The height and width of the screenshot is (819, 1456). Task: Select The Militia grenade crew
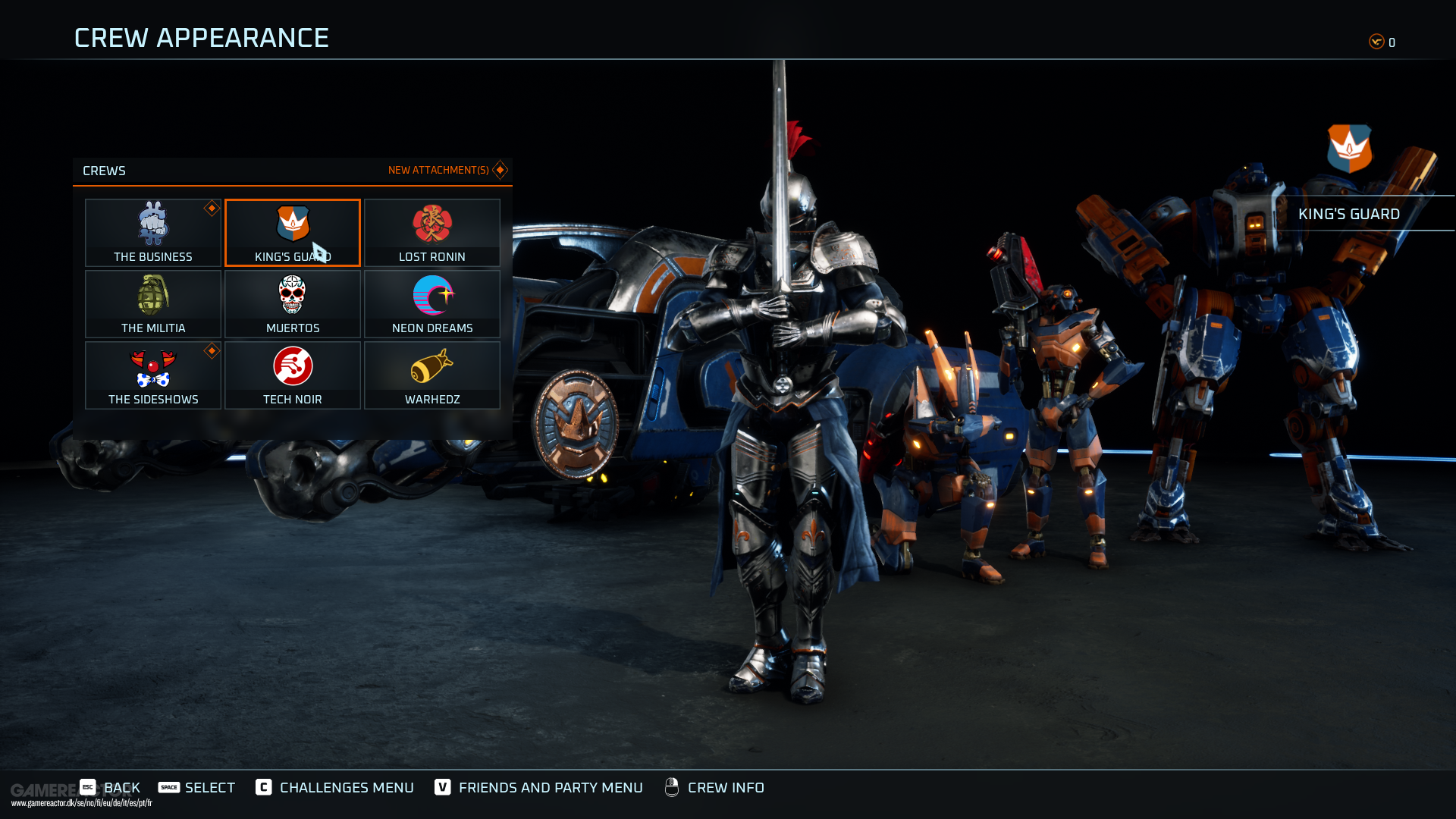pos(153,303)
